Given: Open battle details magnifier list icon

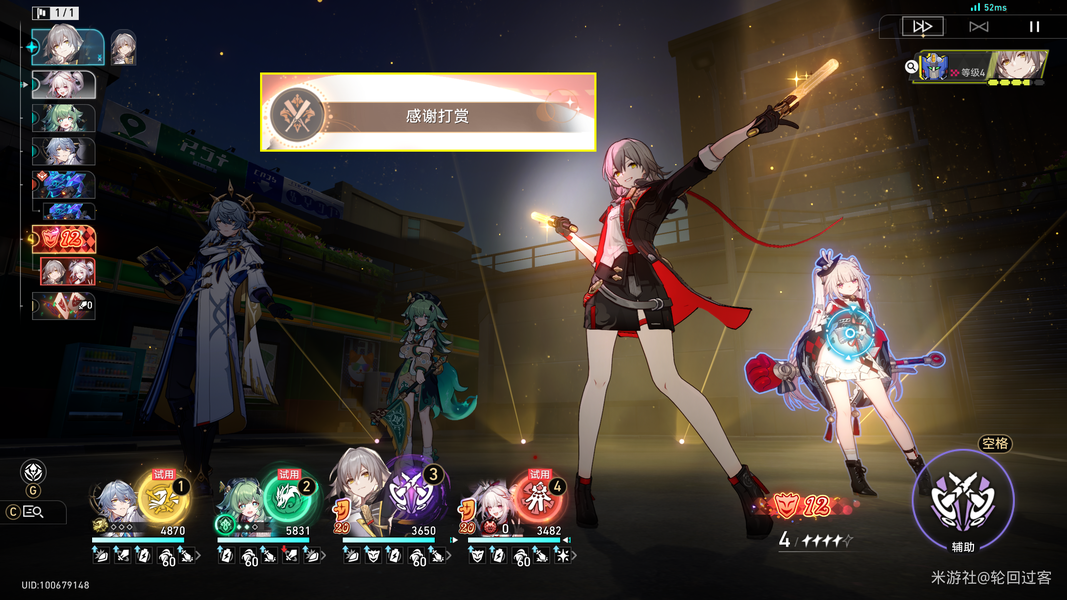Looking at the screenshot, I should [x=33, y=512].
